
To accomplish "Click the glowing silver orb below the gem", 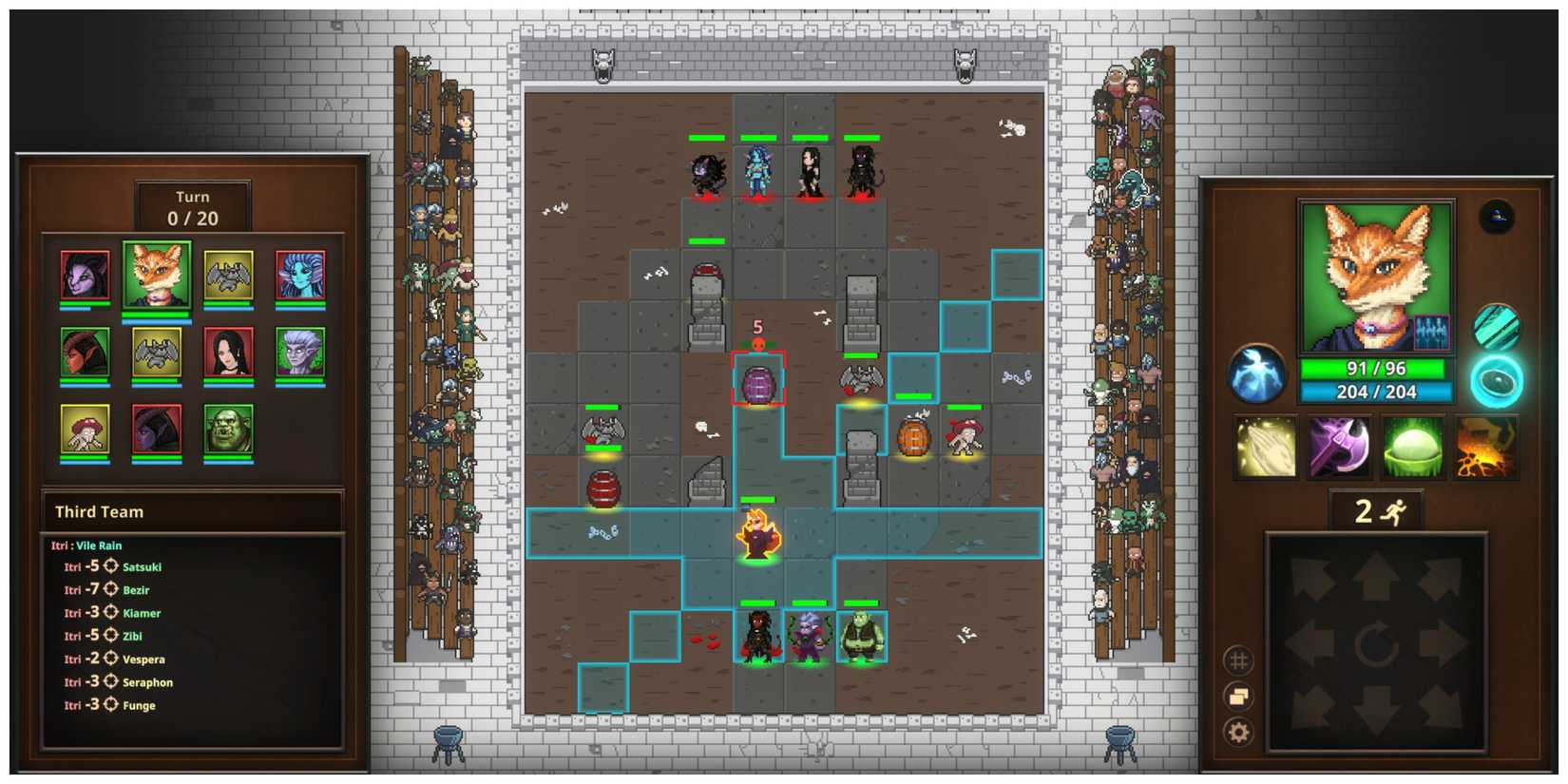I will (1499, 378).
